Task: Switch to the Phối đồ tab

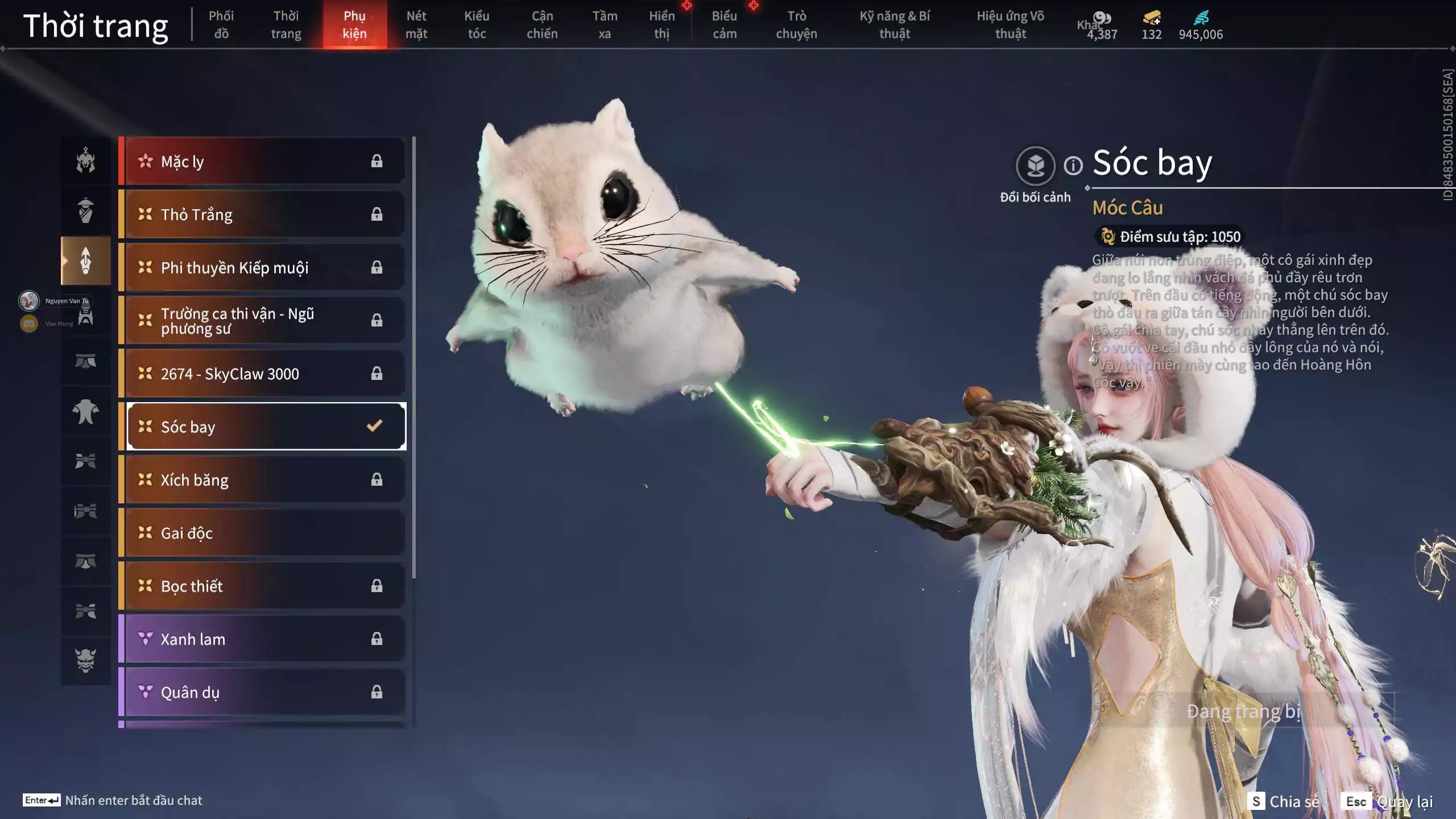Action: [x=221, y=24]
